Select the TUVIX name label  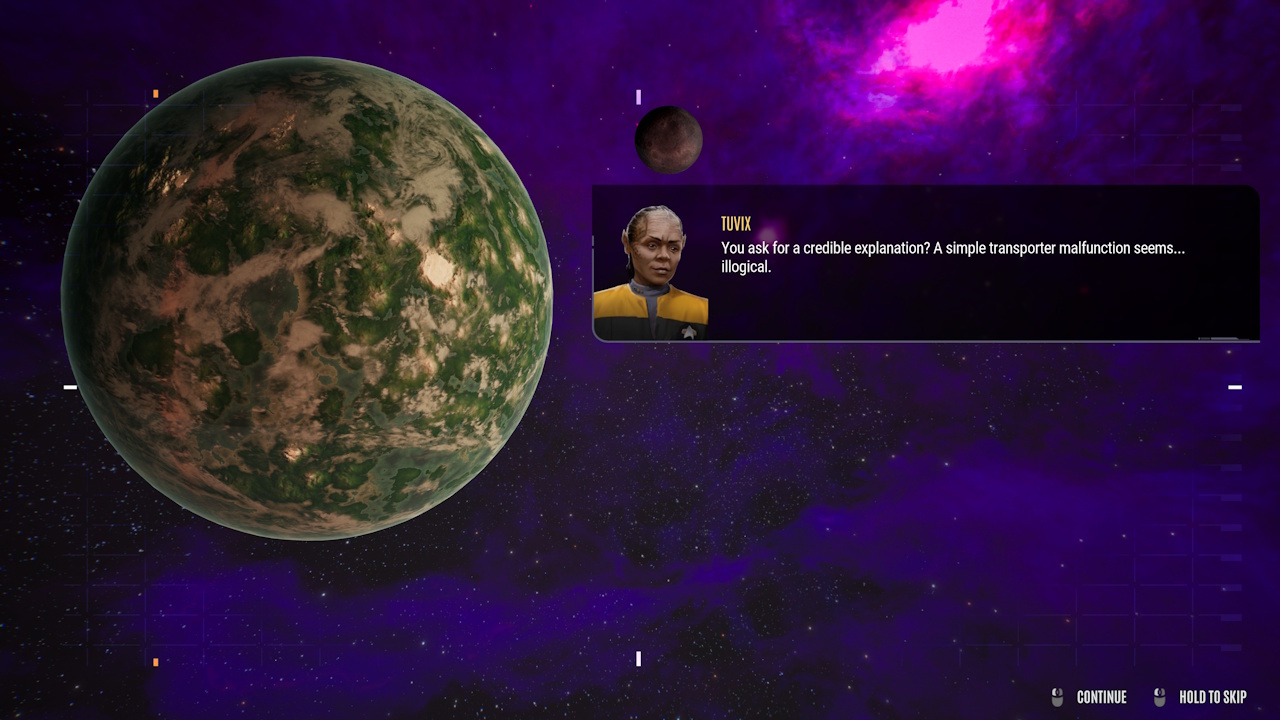click(x=737, y=224)
